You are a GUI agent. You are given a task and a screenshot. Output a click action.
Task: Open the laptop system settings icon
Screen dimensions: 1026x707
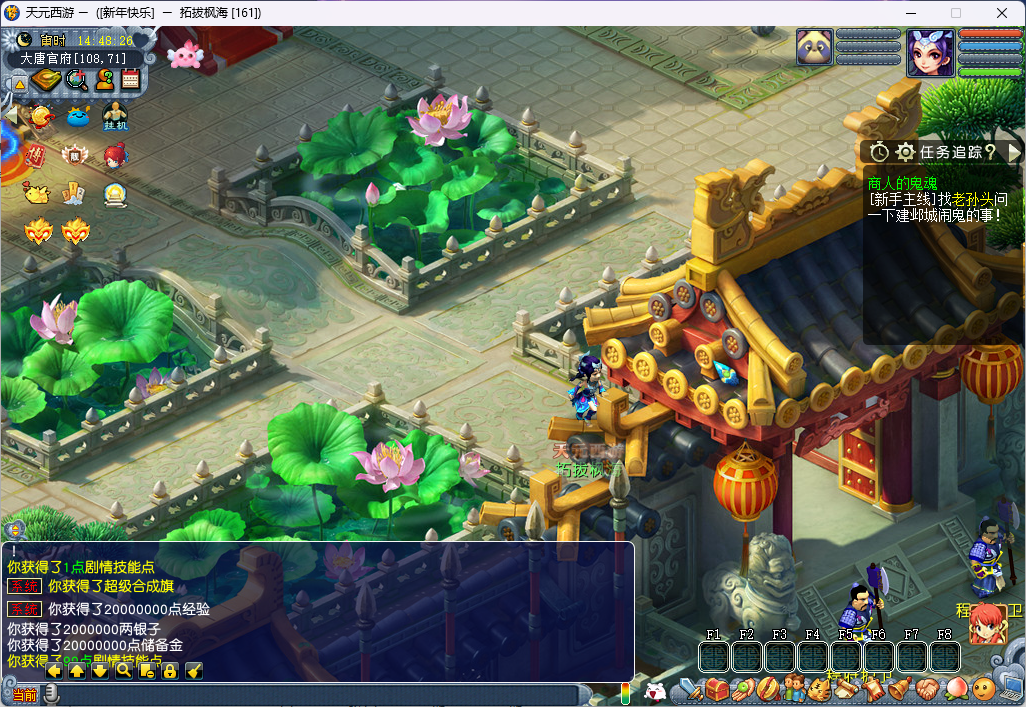(1011, 689)
